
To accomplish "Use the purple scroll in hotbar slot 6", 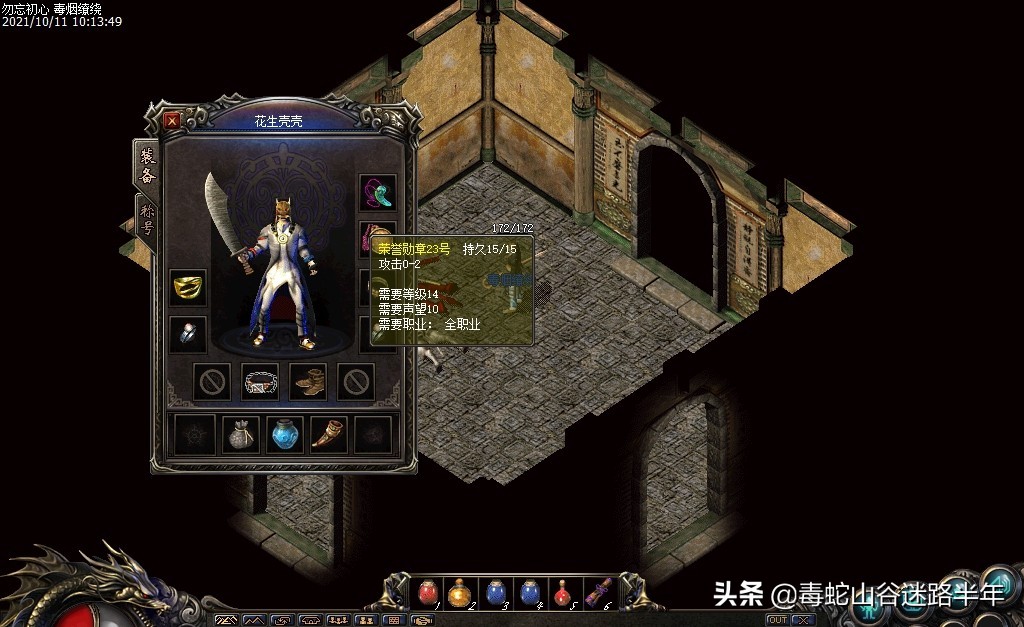I will 598,592.
